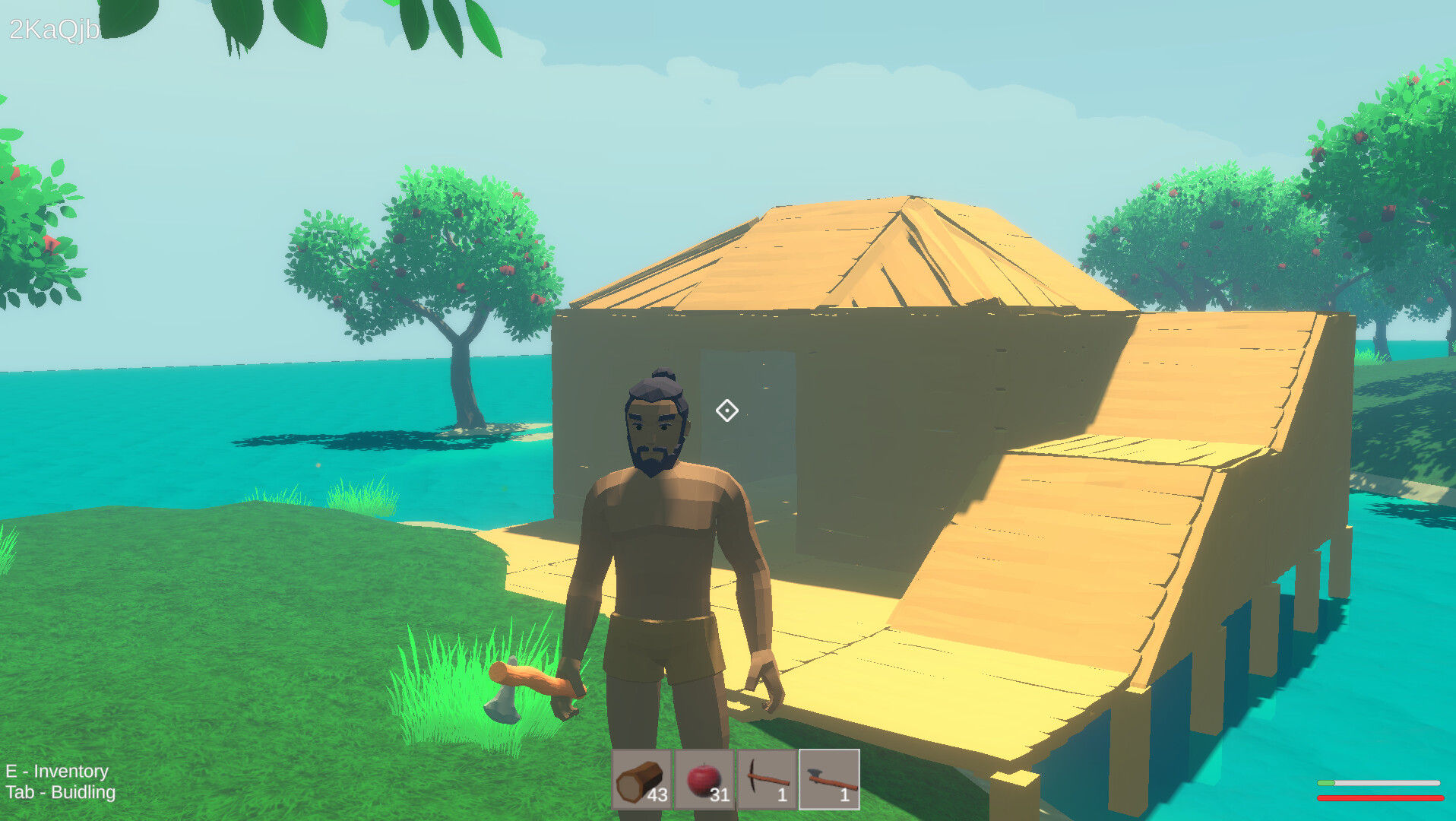
Task: Click the Tab - Buidling hint text
Action: (61, 792)
